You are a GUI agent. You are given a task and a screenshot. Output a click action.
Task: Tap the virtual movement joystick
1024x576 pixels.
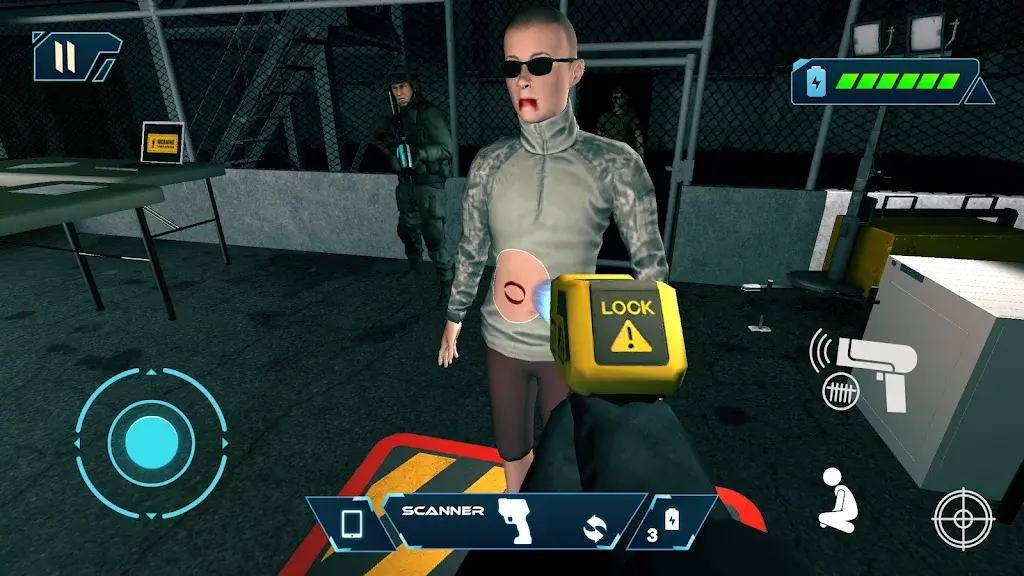(151, 440)
